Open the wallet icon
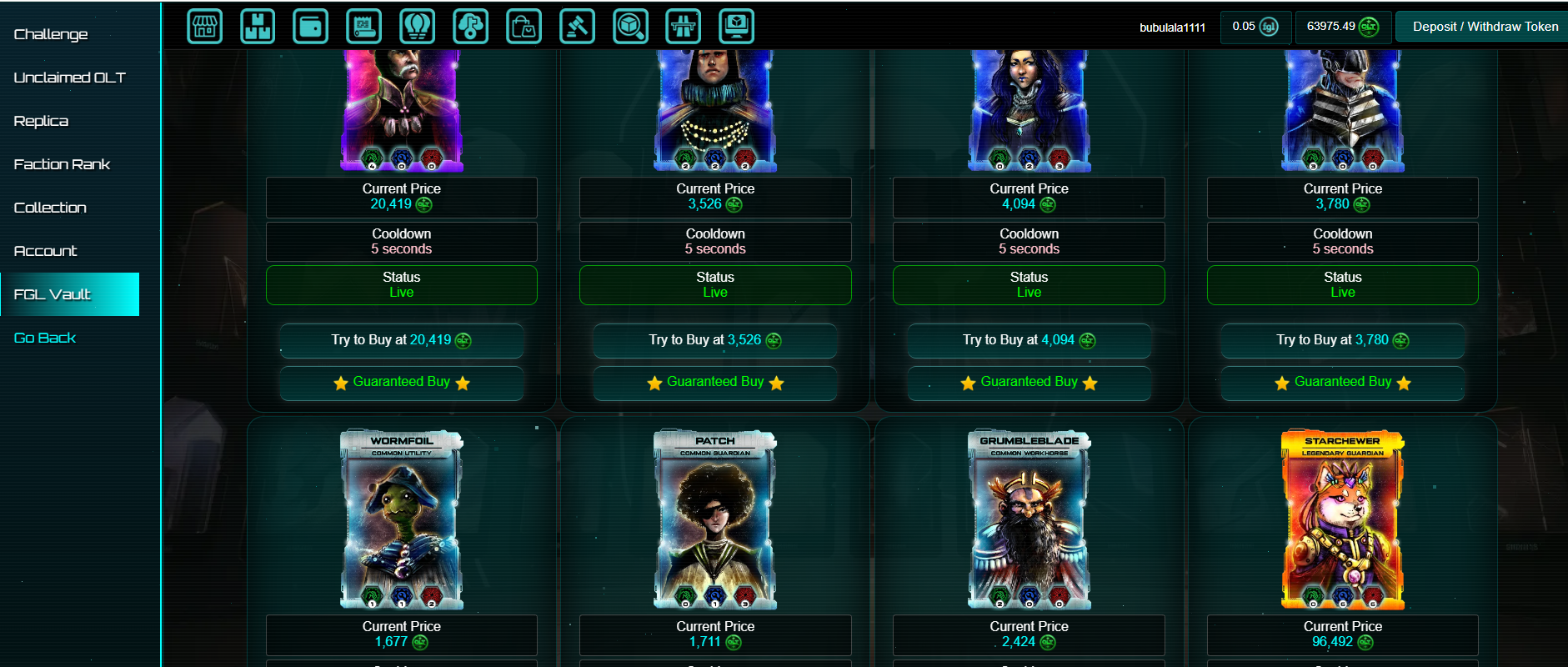 [311, 27]
